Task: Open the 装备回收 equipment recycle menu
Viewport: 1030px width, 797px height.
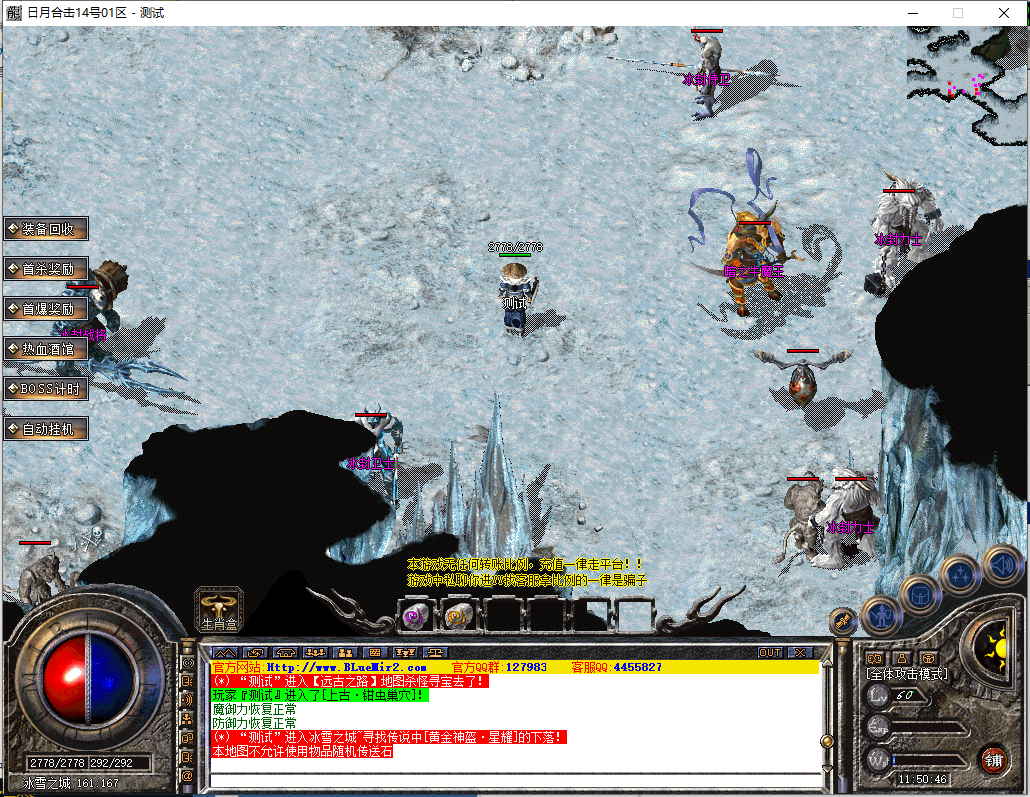Action: [x=46, y=228]
